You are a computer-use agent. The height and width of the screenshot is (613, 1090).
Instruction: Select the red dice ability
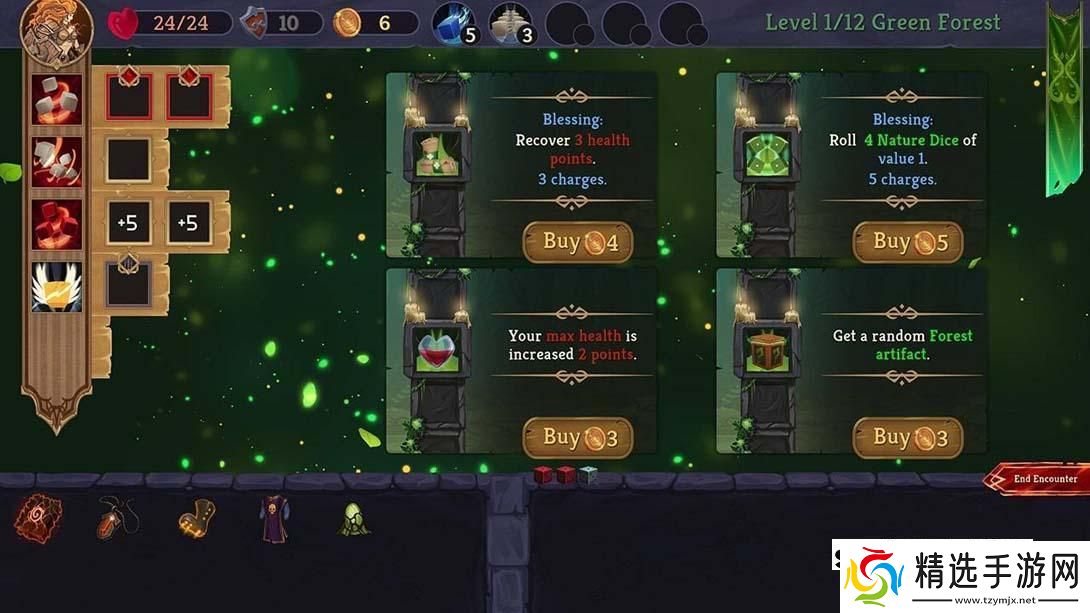(57, 223)
